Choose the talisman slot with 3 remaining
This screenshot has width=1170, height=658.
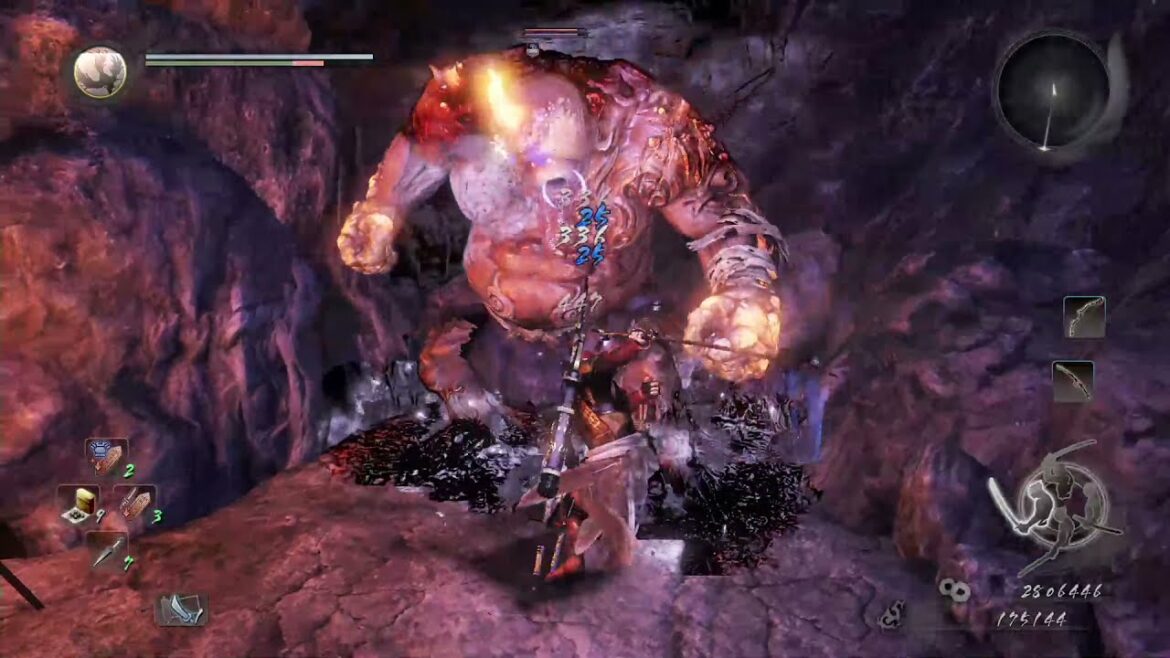coord(133,503)
